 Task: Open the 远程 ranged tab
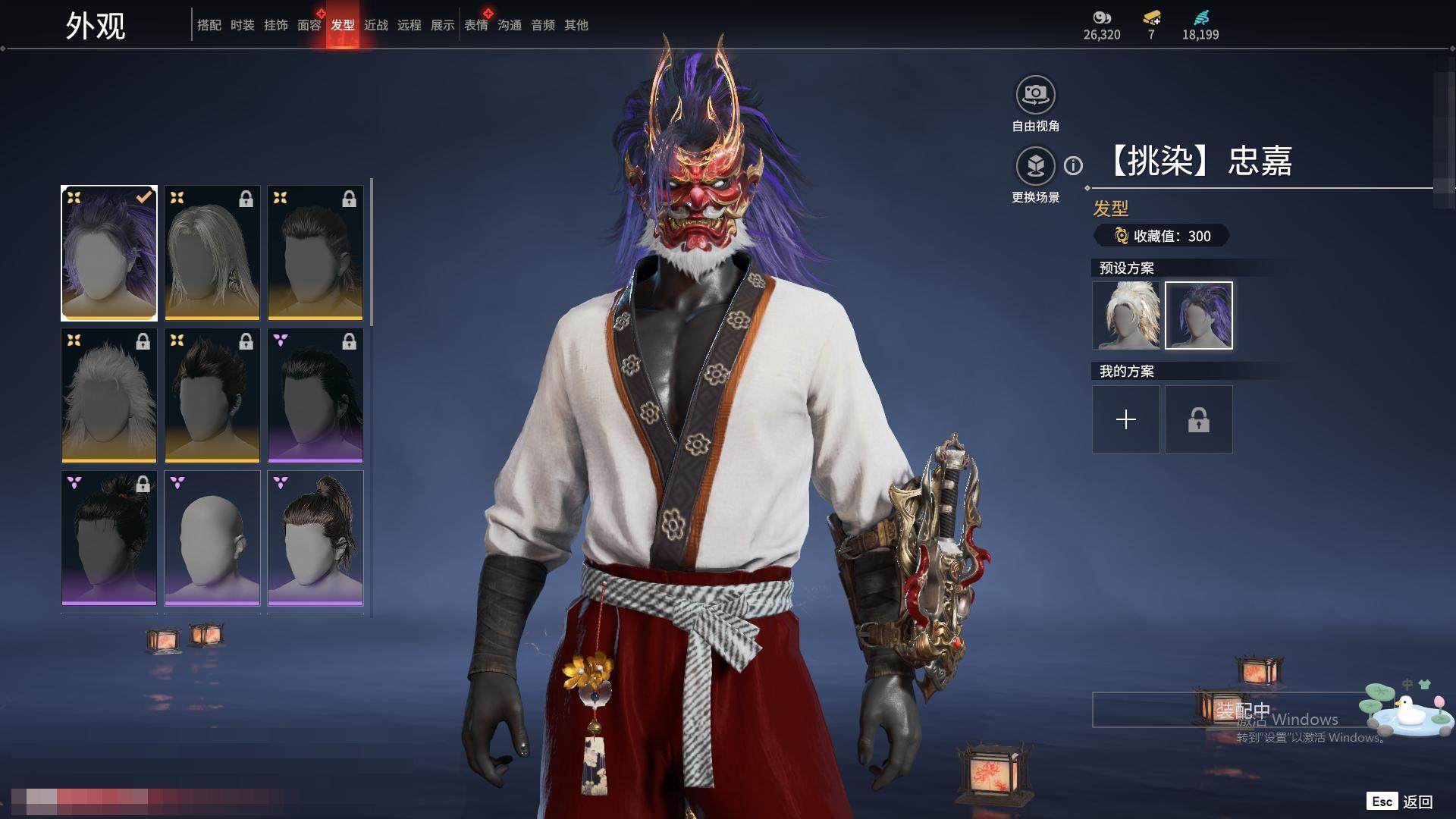pos(409,25)
